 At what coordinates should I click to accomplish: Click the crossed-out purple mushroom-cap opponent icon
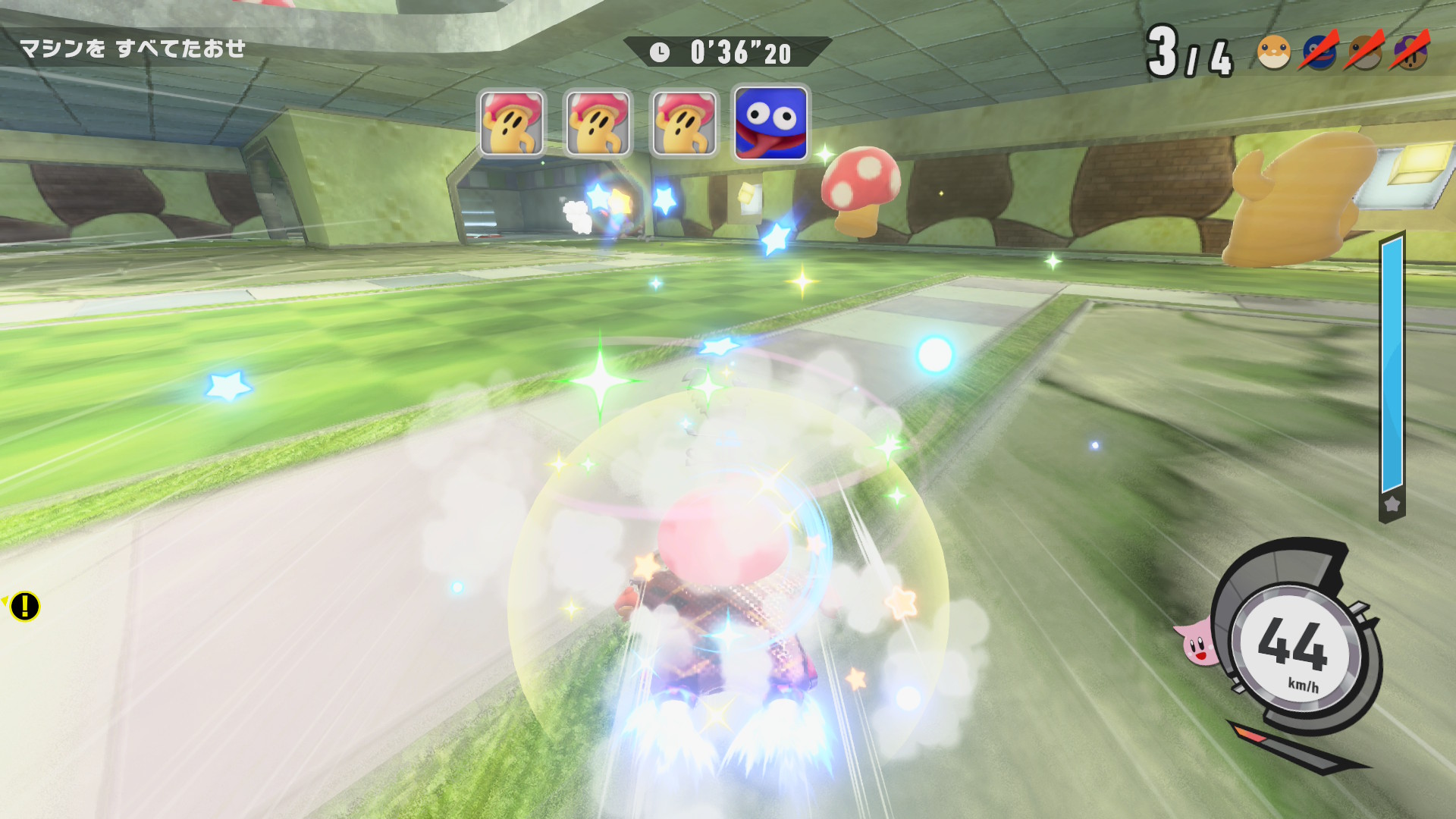click(x=1410, y=52)
